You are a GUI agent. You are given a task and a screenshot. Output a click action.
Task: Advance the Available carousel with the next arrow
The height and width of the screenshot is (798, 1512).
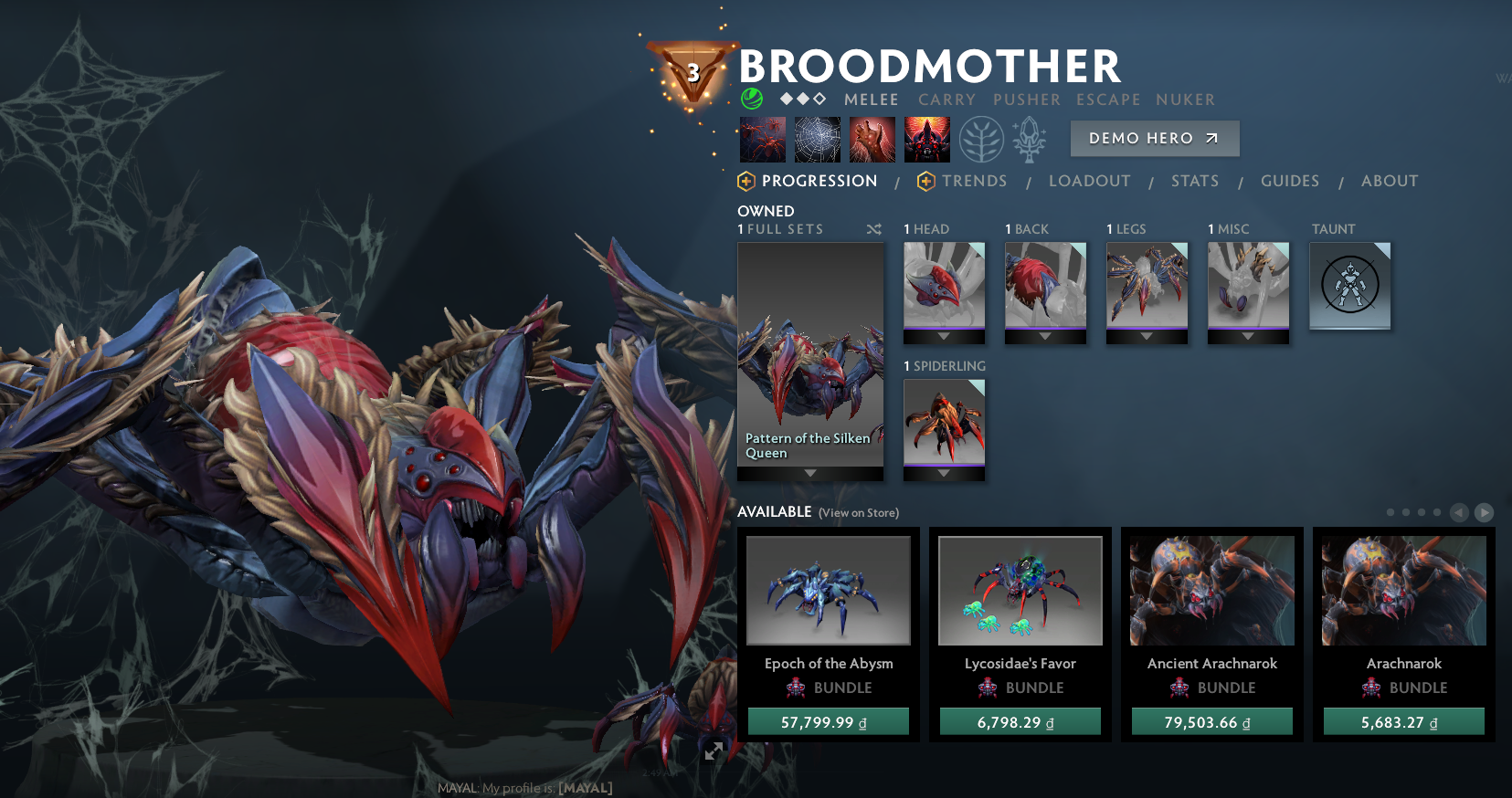point(1484,513)
